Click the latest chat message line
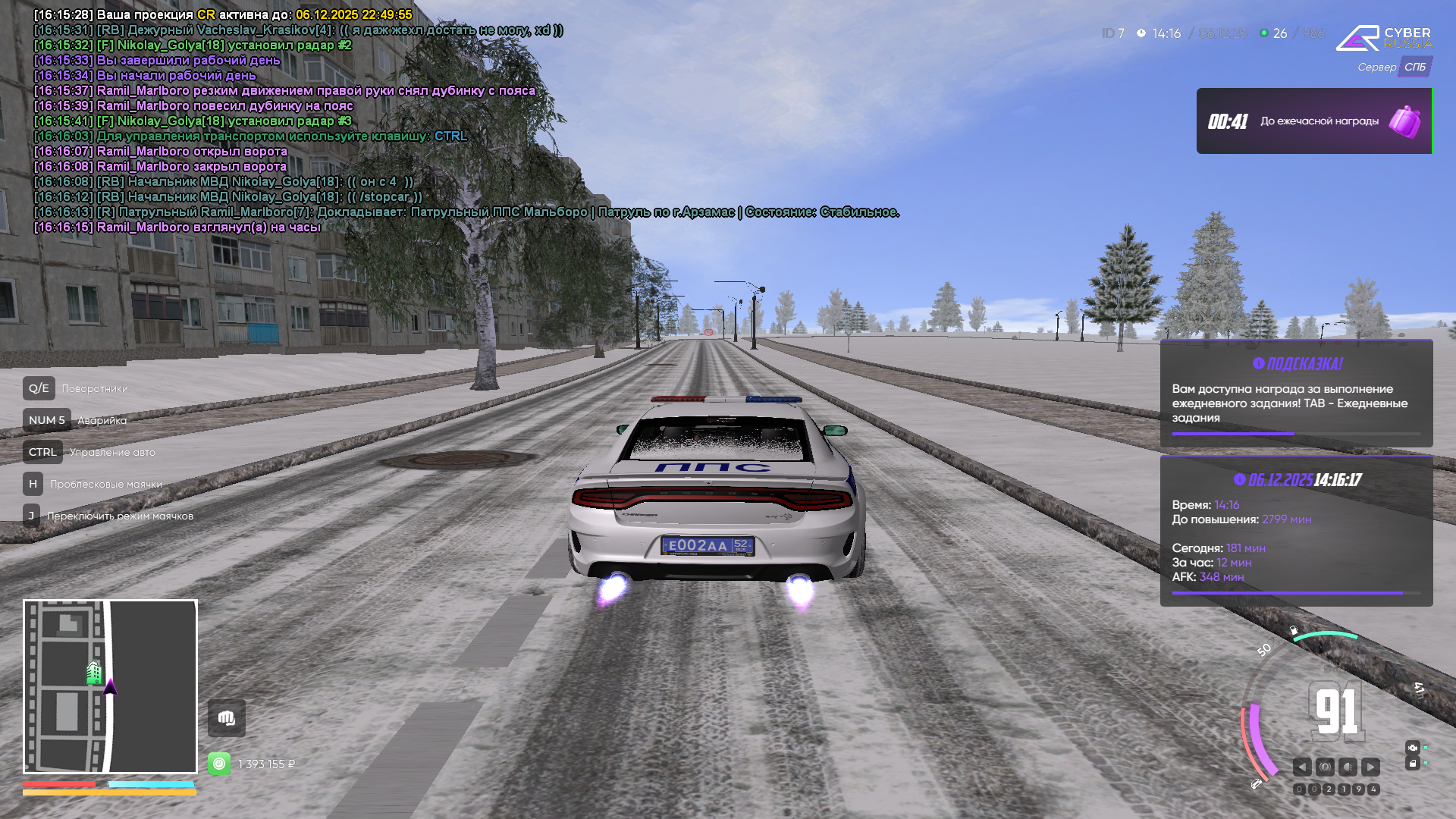Screen dimensions: 1456x819 [177, 227]
